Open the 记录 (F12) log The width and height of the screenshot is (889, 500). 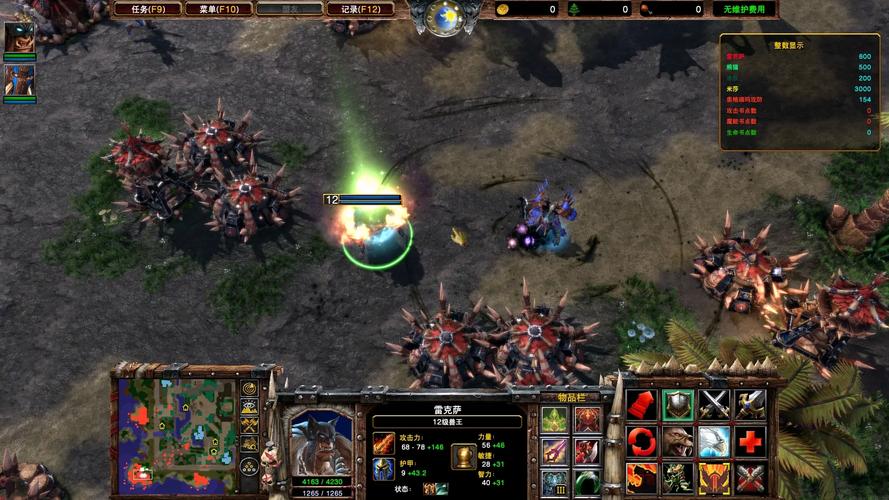(359, 9)
